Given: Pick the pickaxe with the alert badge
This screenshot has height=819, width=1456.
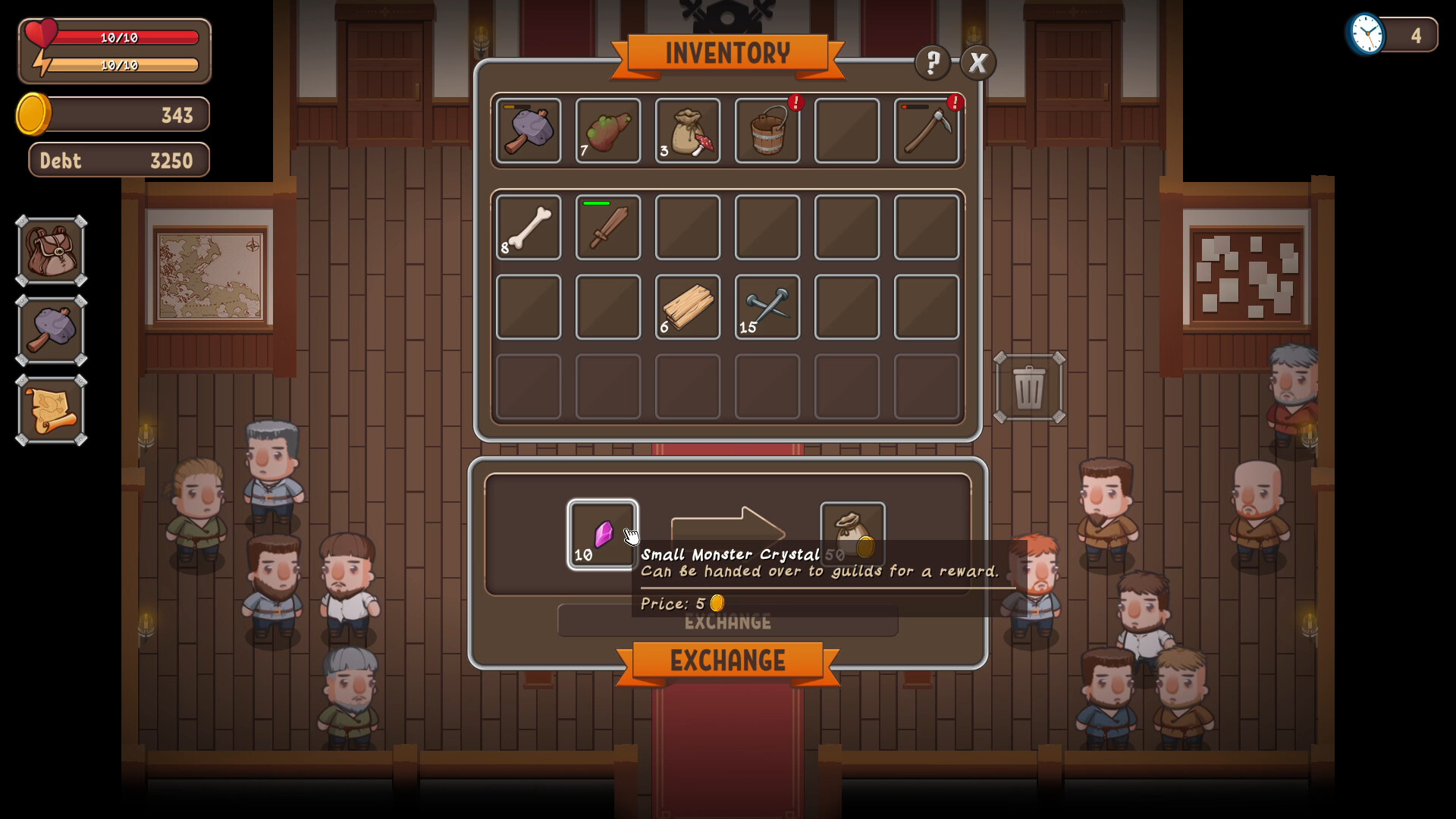Looking at the screenshot, I should coord(927,130).
